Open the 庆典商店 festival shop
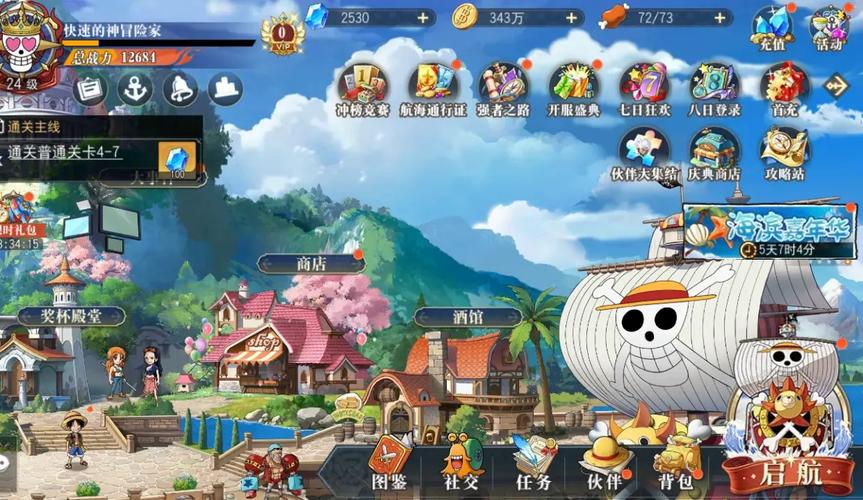This screenshot has width=863, height=500. click(x=714, y=152)
